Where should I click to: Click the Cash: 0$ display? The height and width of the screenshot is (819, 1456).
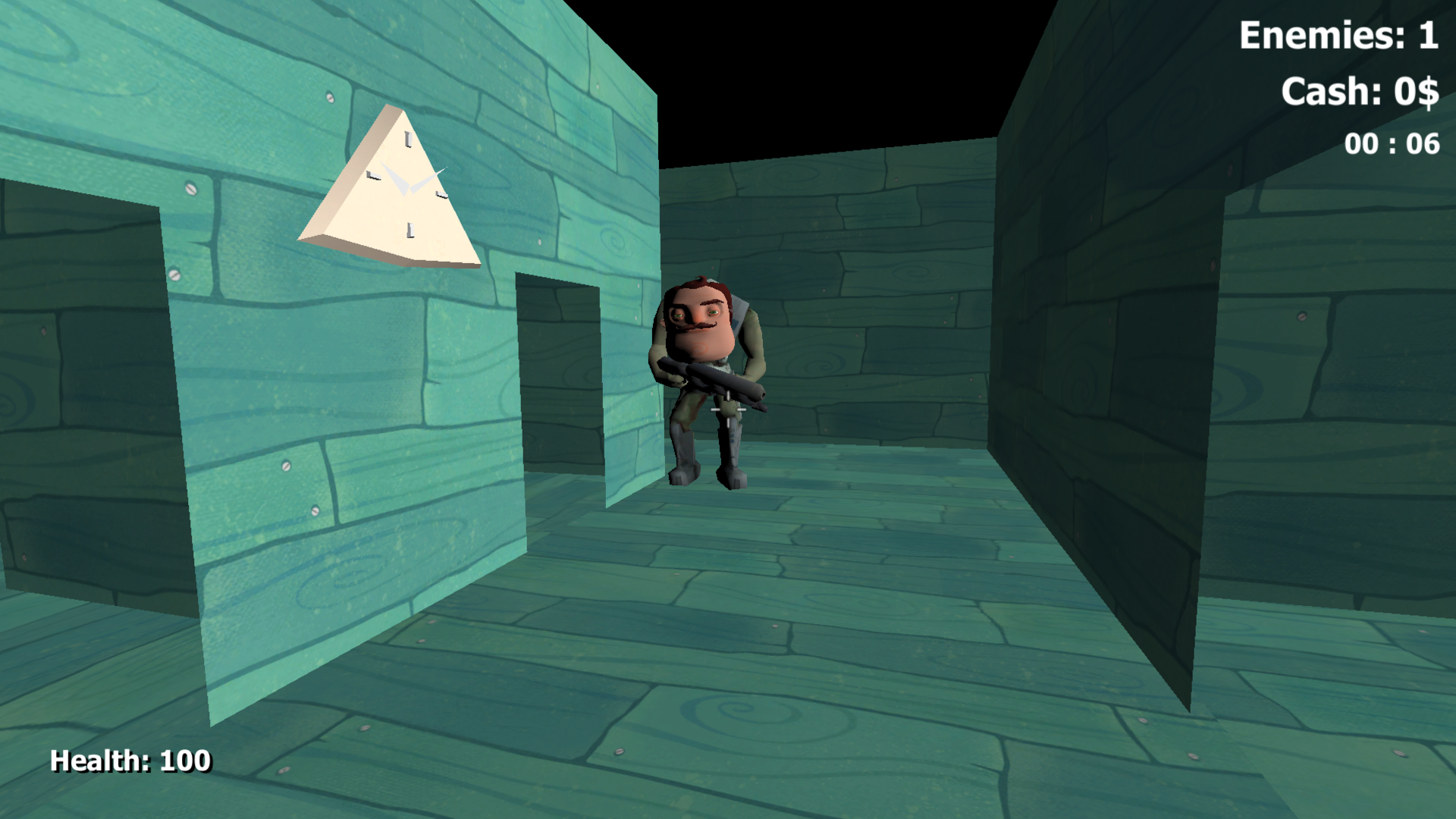(1361, 93)
